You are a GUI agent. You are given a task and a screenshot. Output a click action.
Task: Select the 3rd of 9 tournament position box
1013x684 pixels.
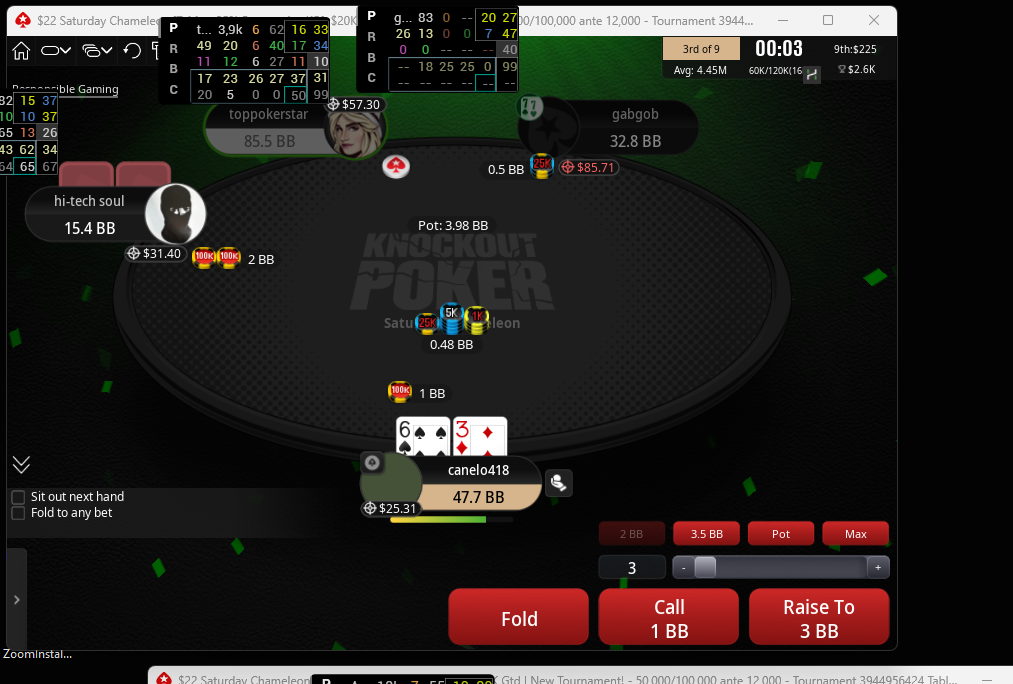[x=701, y=49]
